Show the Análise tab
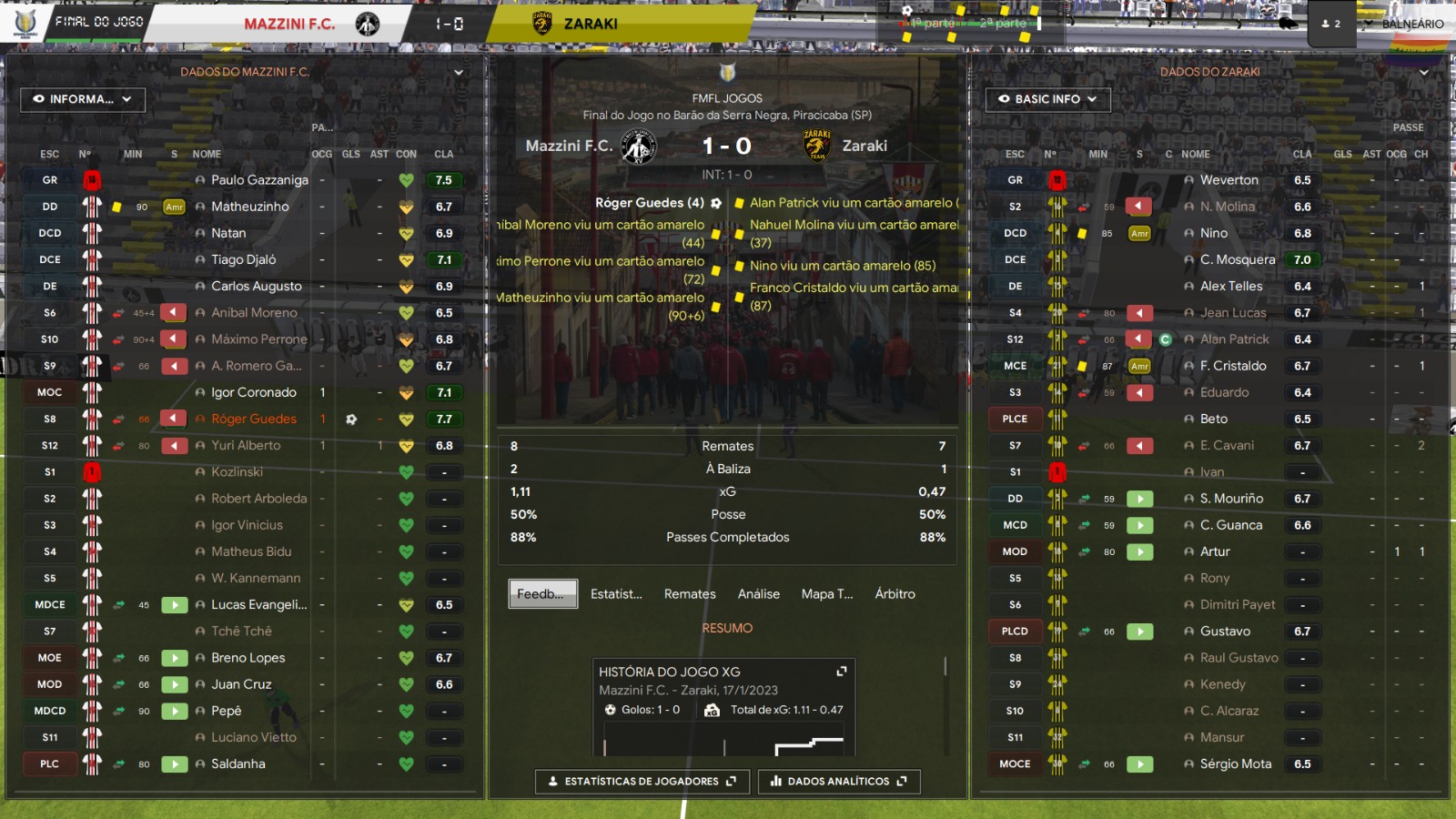The width and height of the screenshot is (1456, 819). click(x=759, y=593)
